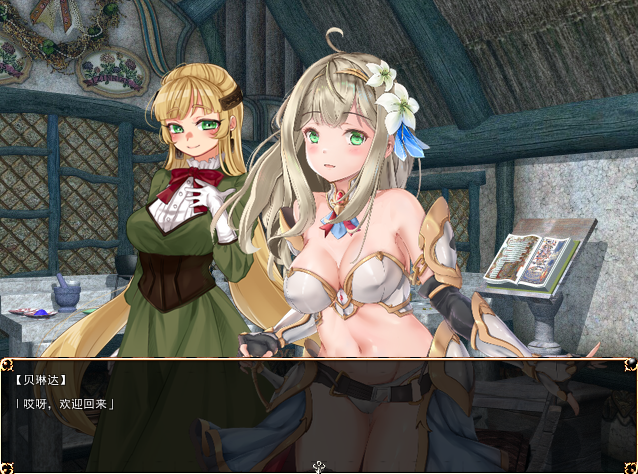This screenshot has width=638, height=474.
Task: Click the continue arrow below the dialogue
Action: click(x=319, y=466)
